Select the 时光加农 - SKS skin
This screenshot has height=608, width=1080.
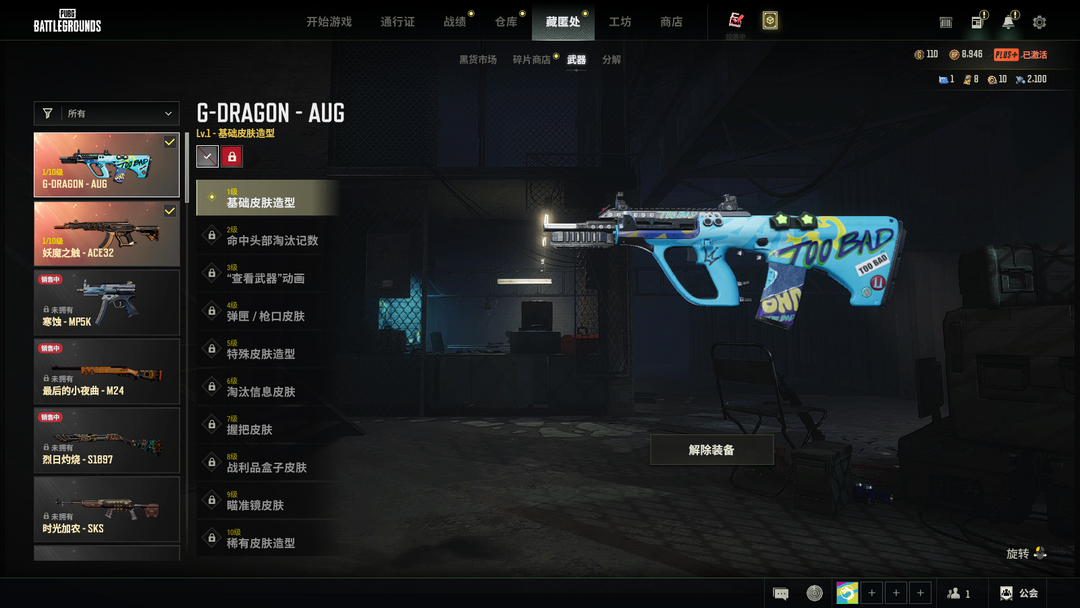click(x=107, y=509)
